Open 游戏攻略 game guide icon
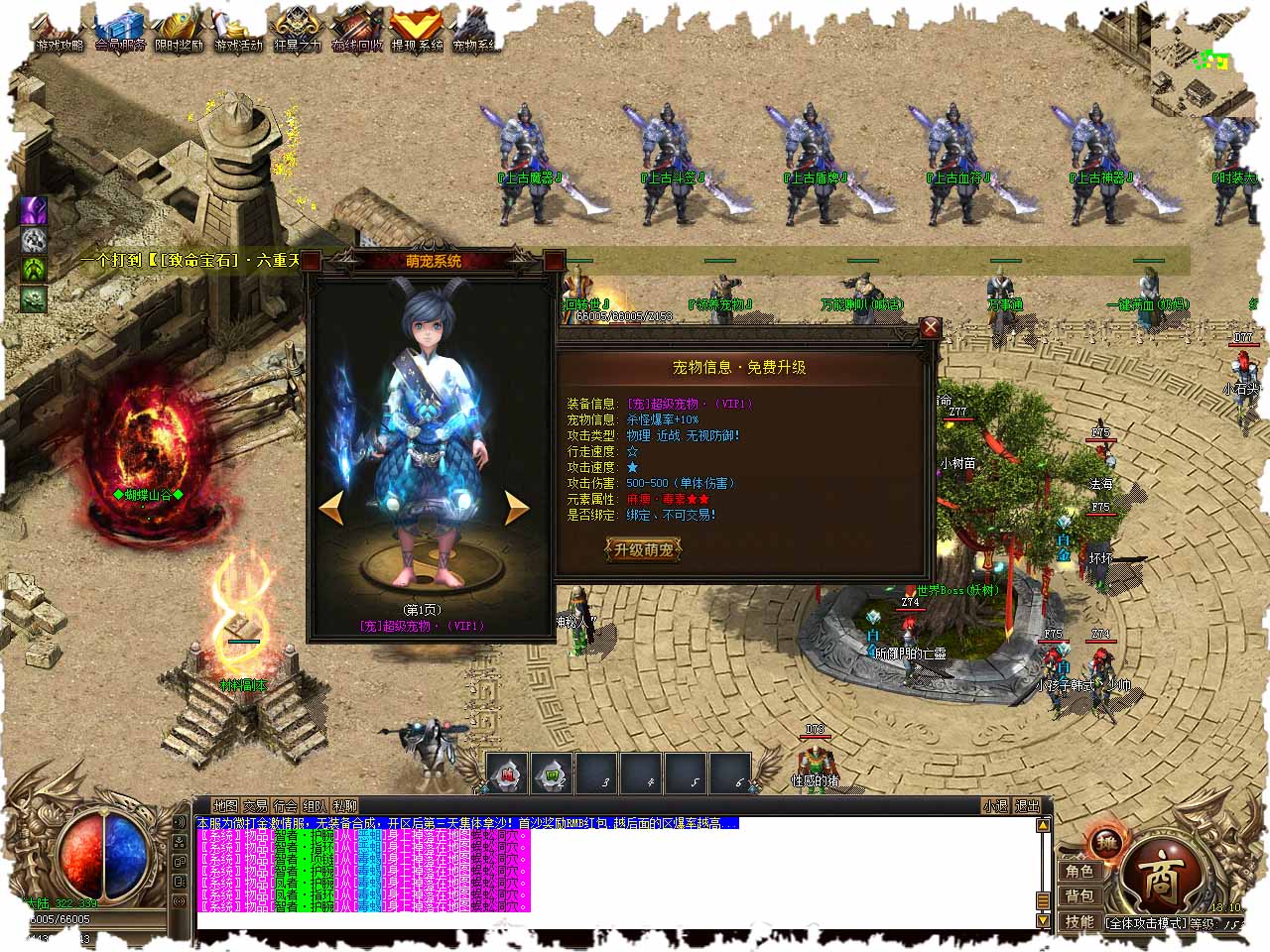 pos(58,32)
